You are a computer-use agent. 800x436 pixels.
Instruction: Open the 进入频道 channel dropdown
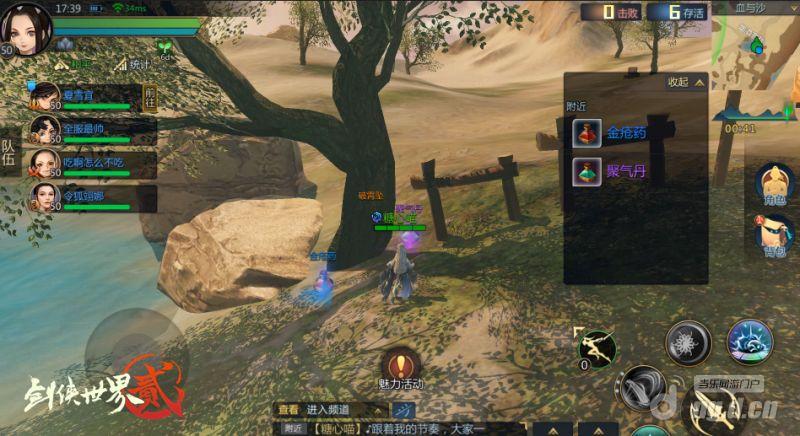tap(345, 409)
